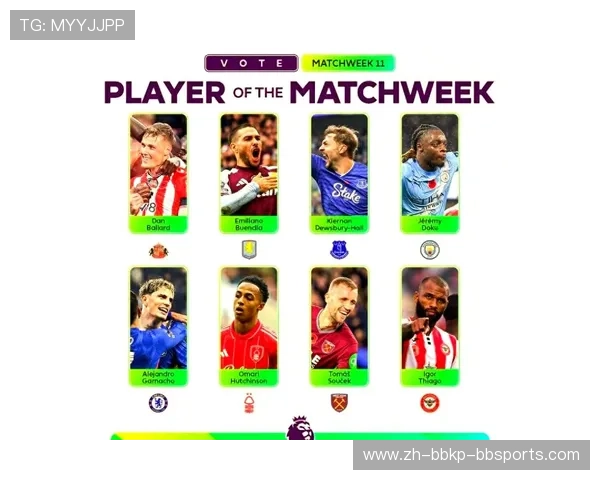The height and width of the screenshot is (480, 600).
Task: Pick Tomáš Souček's player card
Action: [339, 326]
